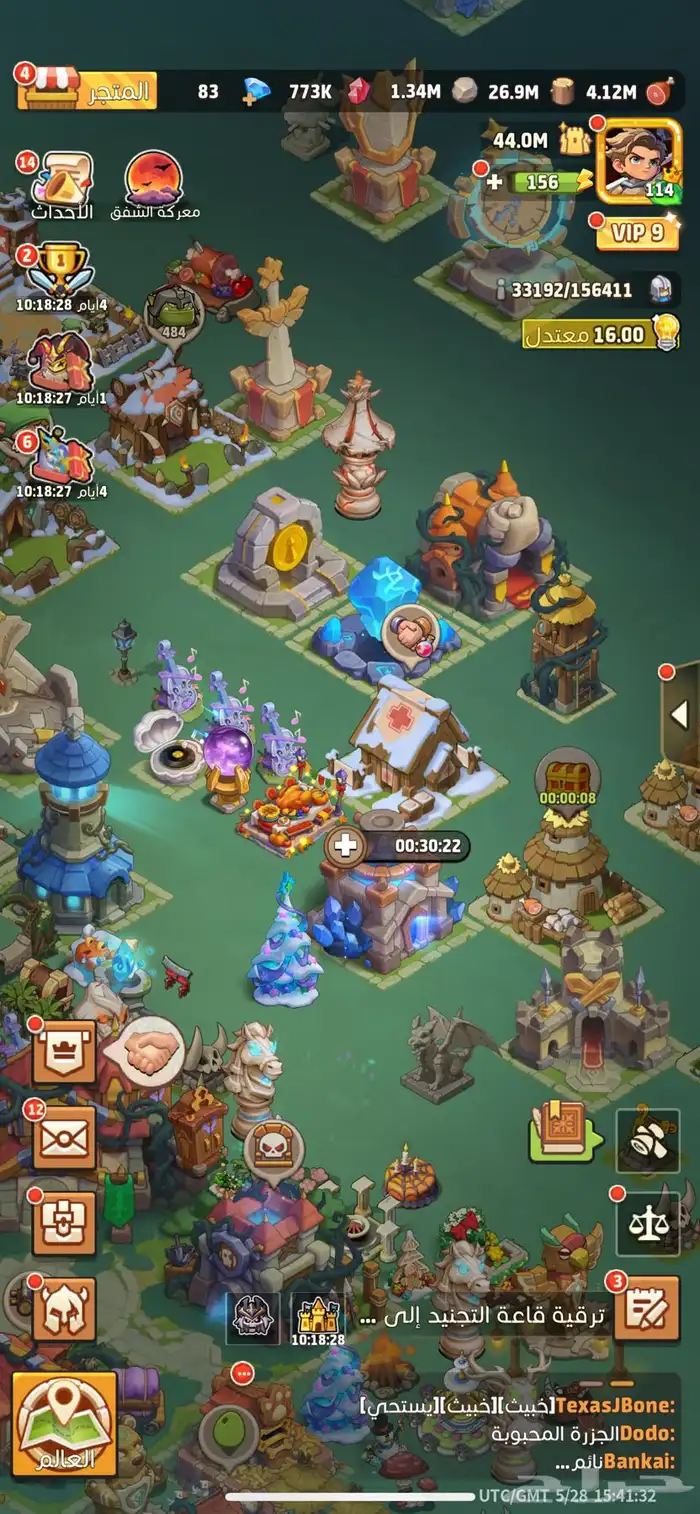Add stamina with the plus button
The image size is (700, 1514).
495,182
